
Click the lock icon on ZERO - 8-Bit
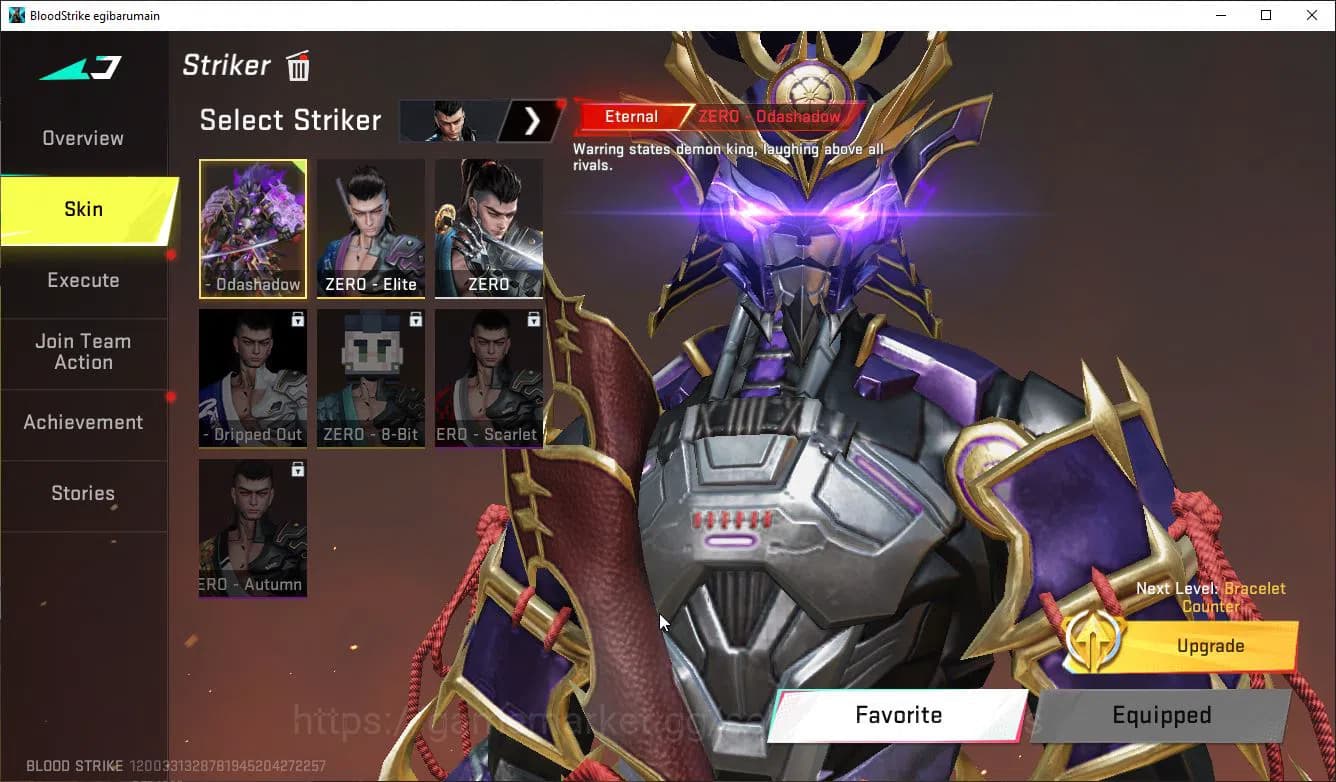click(x=416, y=318)
